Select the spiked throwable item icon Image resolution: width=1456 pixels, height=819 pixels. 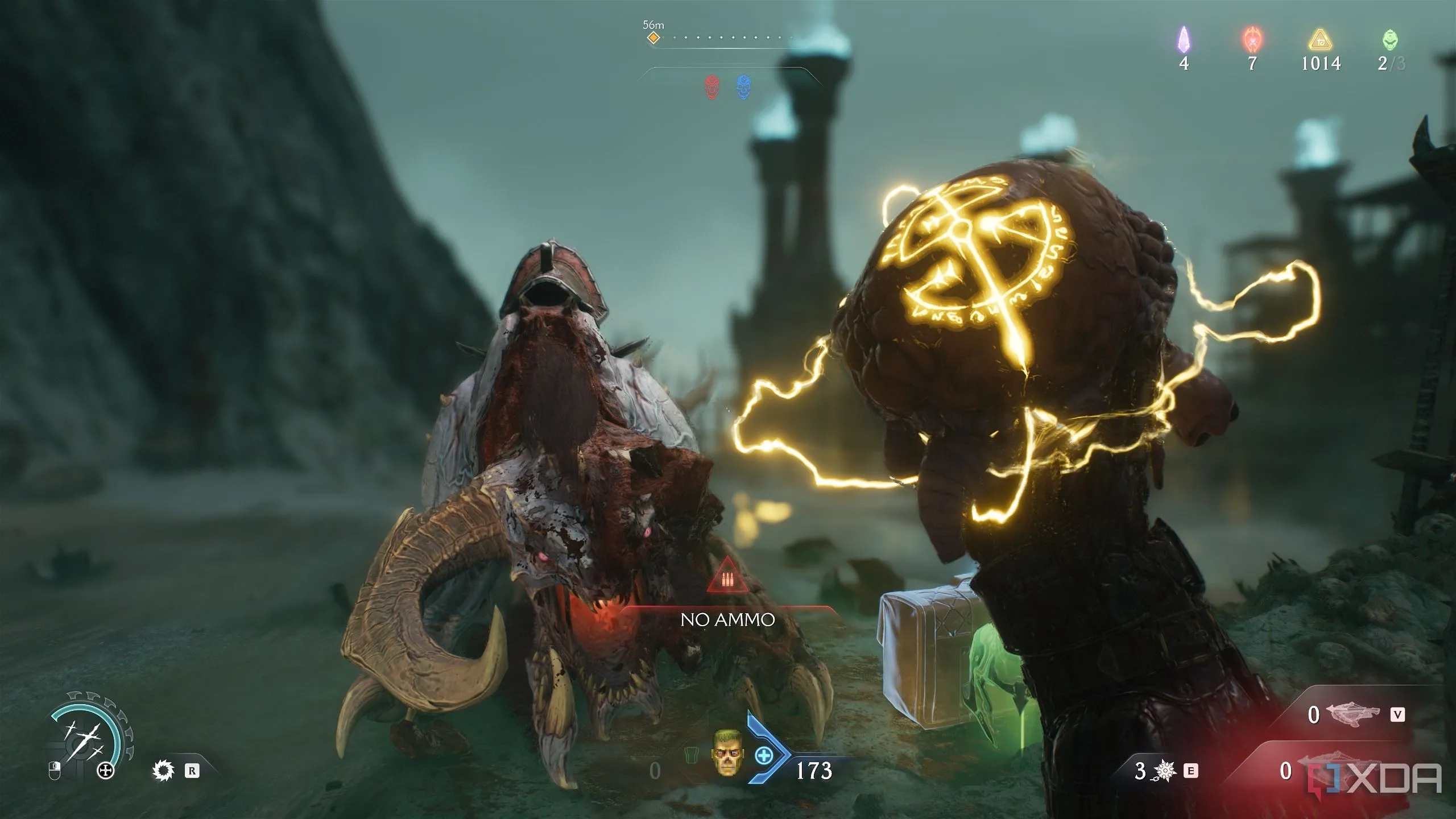point(1165,771)
